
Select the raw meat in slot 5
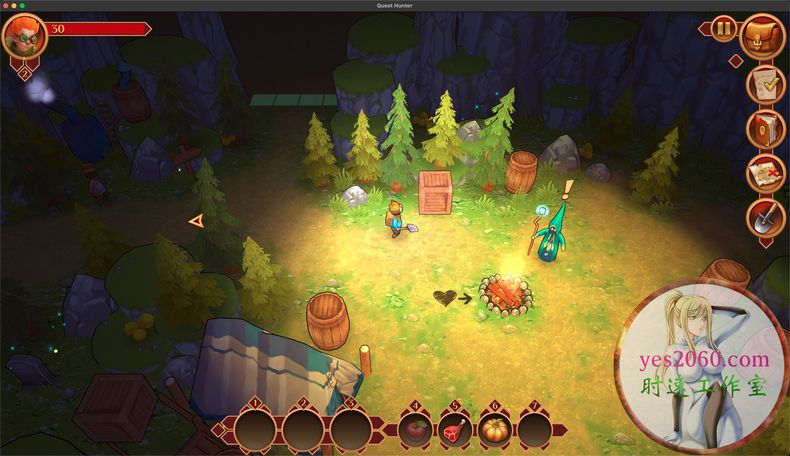pos(454,431)
